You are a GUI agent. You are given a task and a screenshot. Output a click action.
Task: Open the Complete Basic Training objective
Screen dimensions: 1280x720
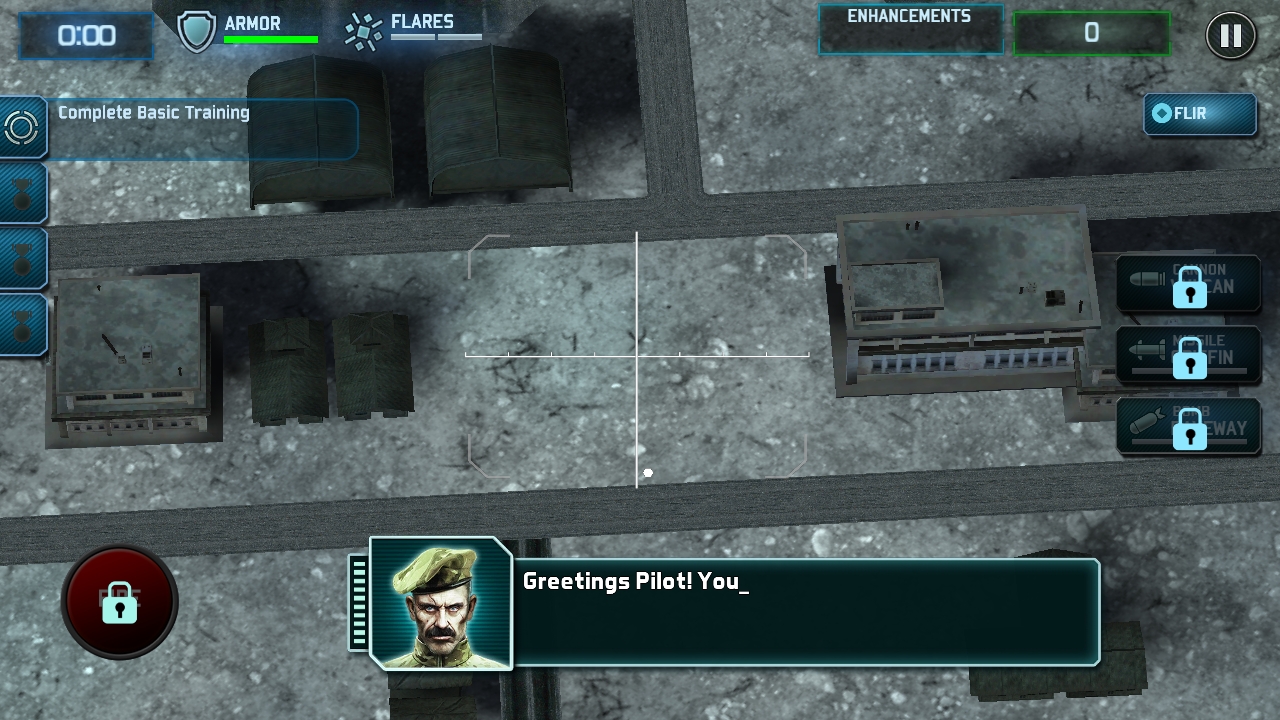click(200, 128)
